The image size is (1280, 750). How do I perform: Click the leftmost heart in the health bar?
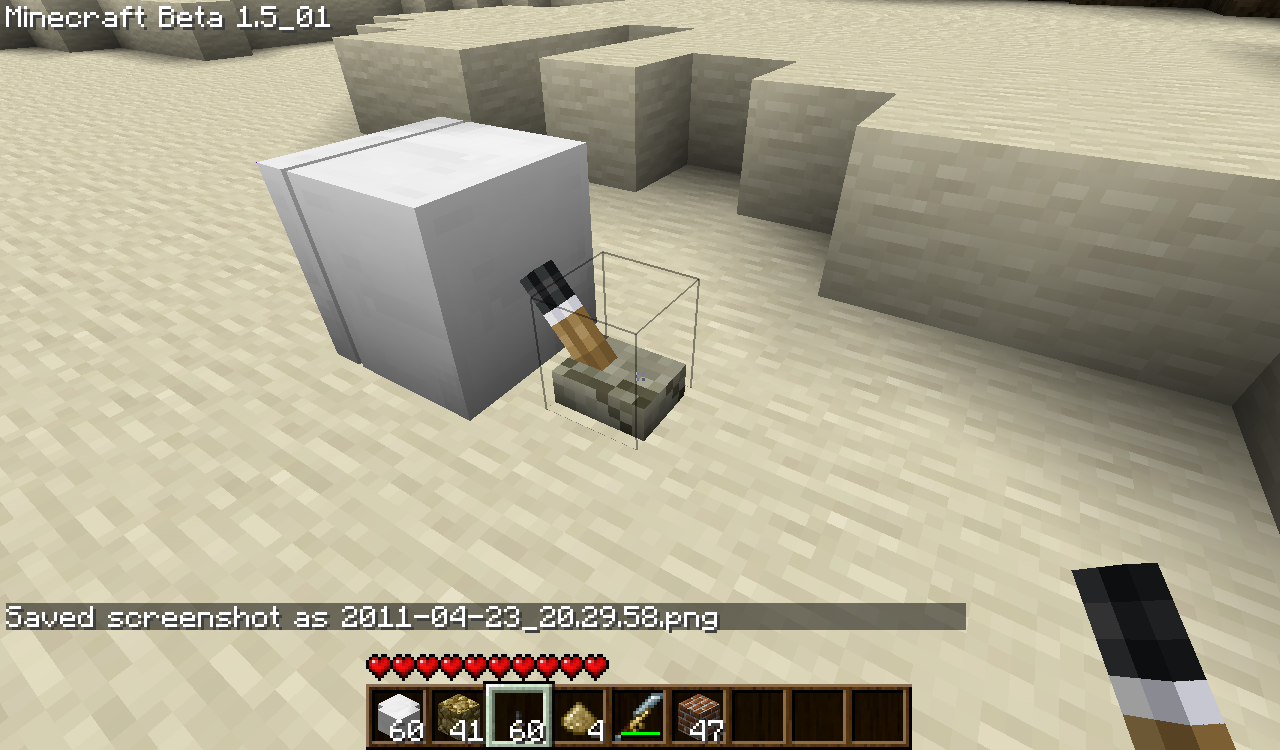point(378,665)
